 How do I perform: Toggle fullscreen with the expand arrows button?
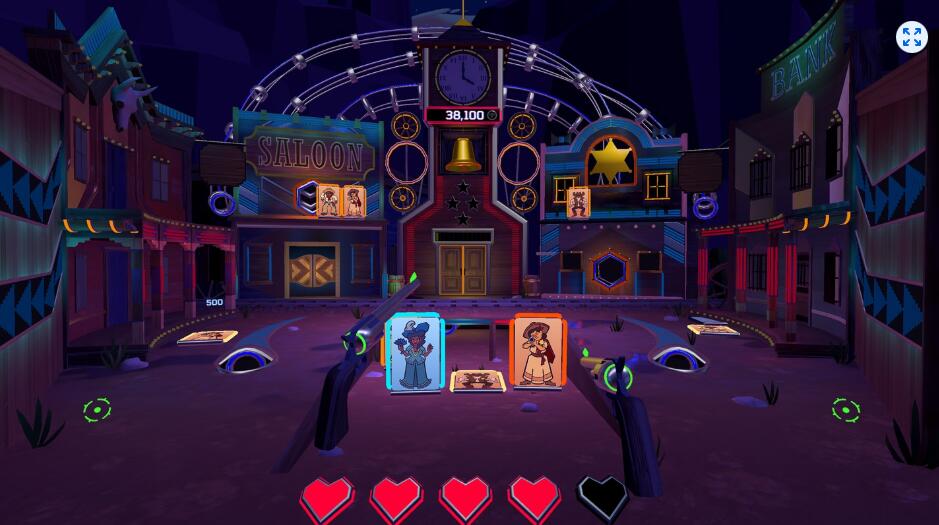point(911,37)
